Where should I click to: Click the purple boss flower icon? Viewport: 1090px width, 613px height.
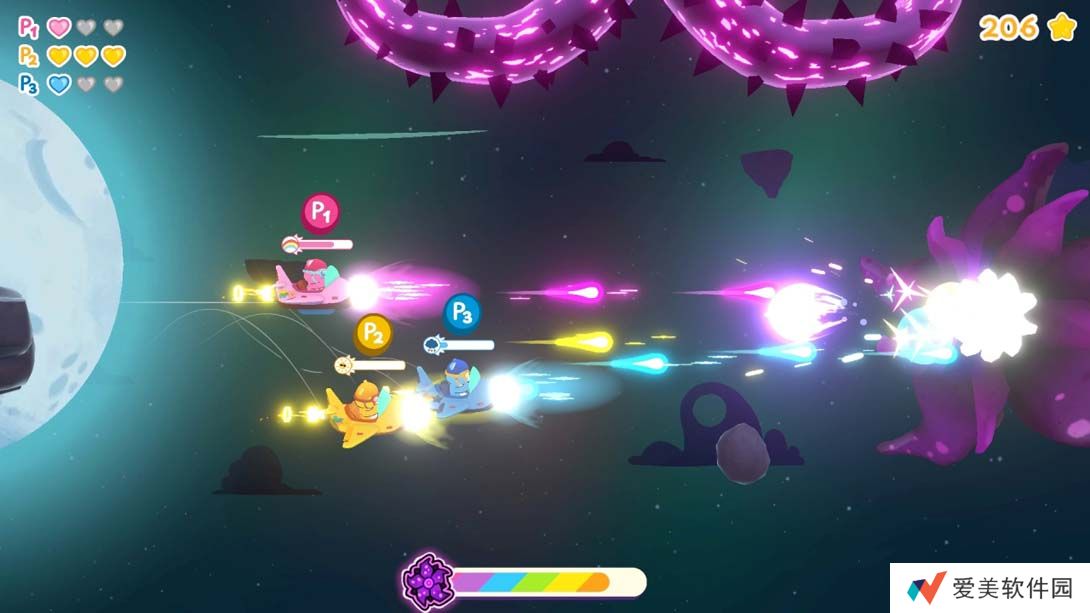click(428, 581)
